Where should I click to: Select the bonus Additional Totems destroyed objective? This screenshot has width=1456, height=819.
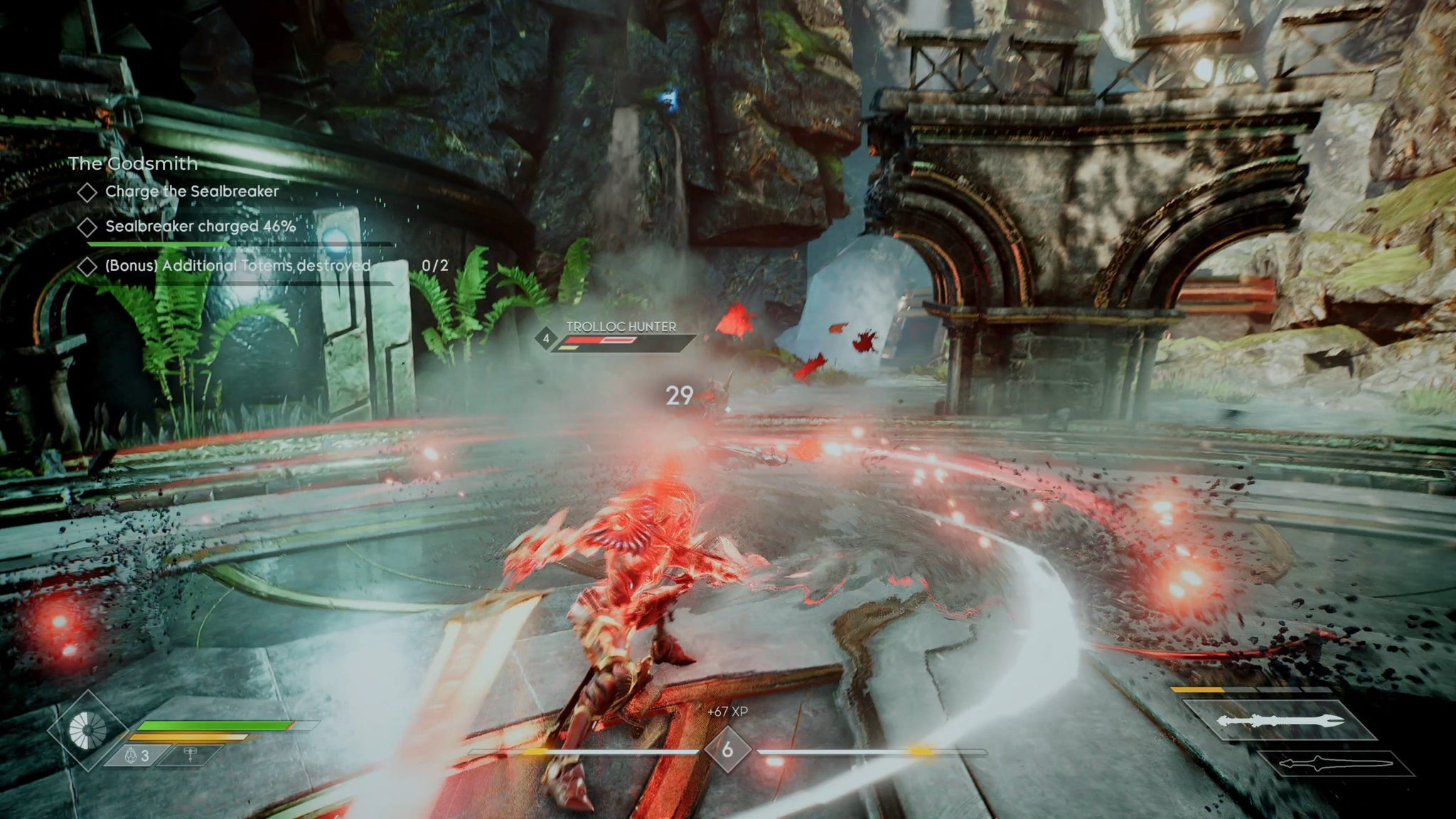[237, 266]
